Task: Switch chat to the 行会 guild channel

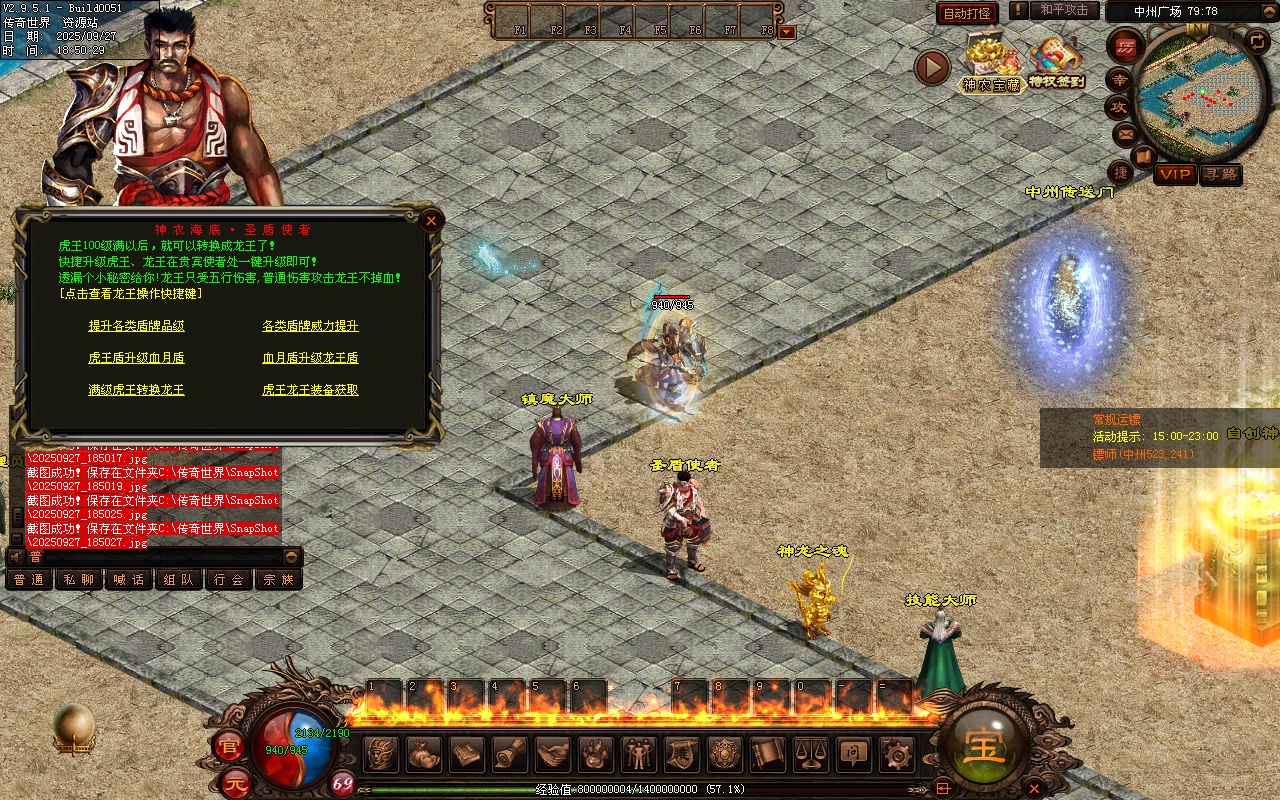Action: click(x=229, y=579)
